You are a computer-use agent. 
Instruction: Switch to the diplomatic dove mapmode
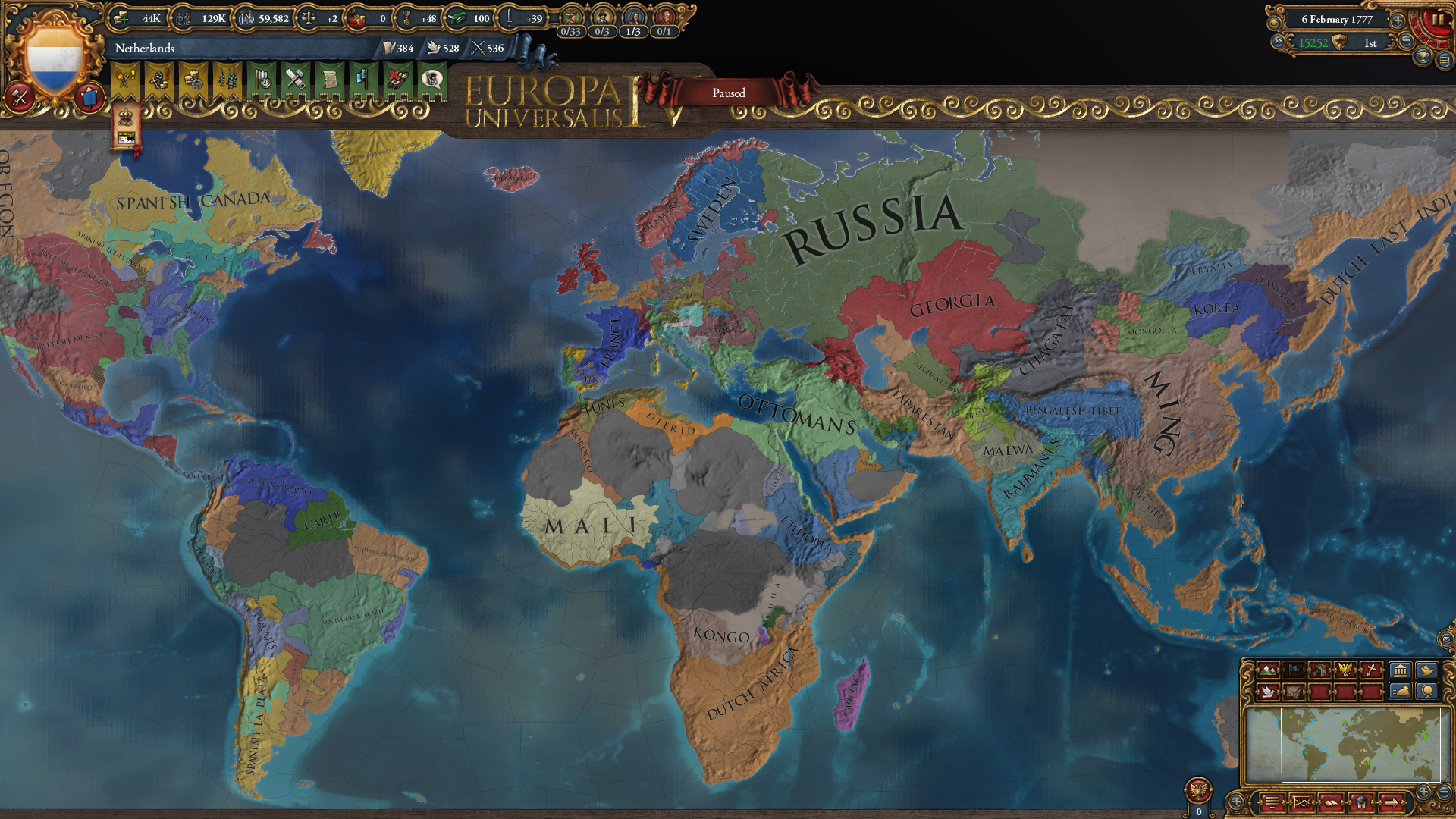coord(1267,693)
